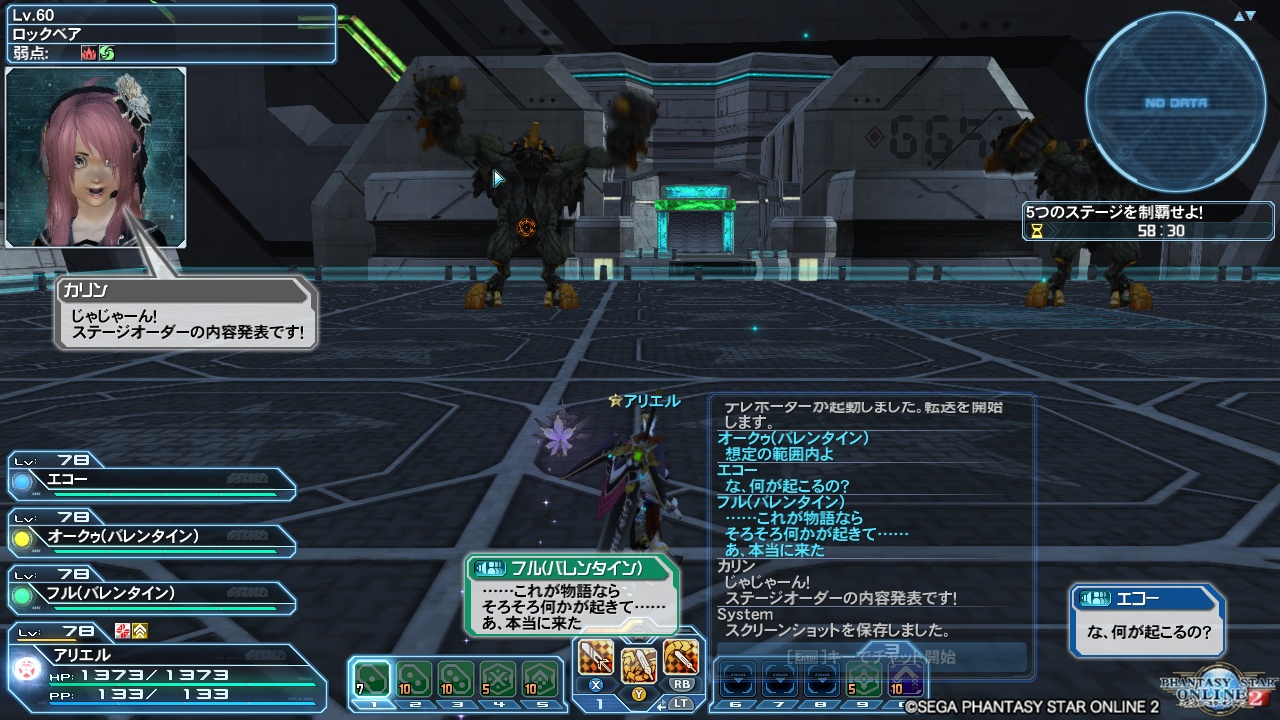Open the NO DATA minimap
This screenshot has width=1280, height=720.
[x=1175, y=102]
